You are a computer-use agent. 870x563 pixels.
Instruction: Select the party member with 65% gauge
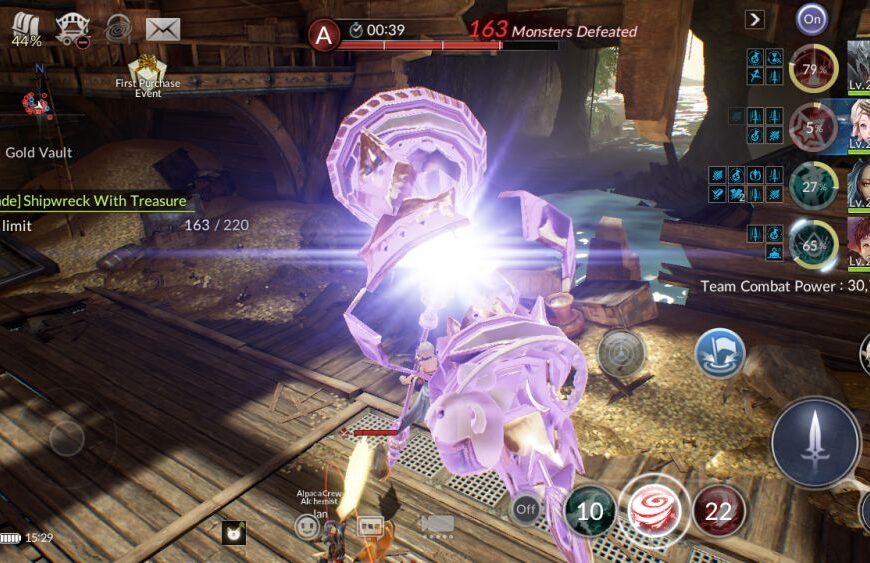tap(812, 244)
